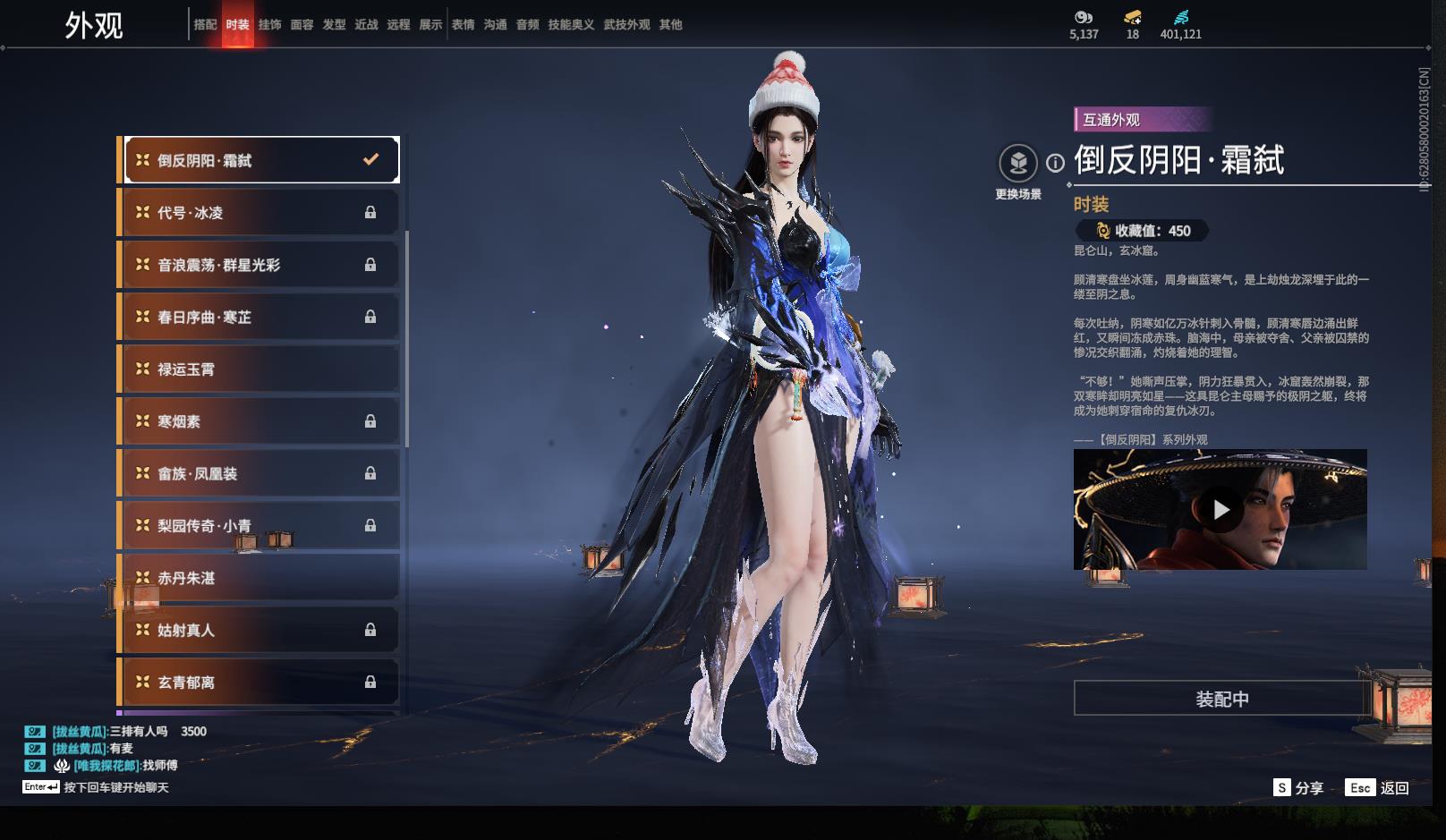Select the 禄运玉霄 outfit
The width and height of the screenshot is (1446, 840).
pyautogui.click(x=258, y=369)
